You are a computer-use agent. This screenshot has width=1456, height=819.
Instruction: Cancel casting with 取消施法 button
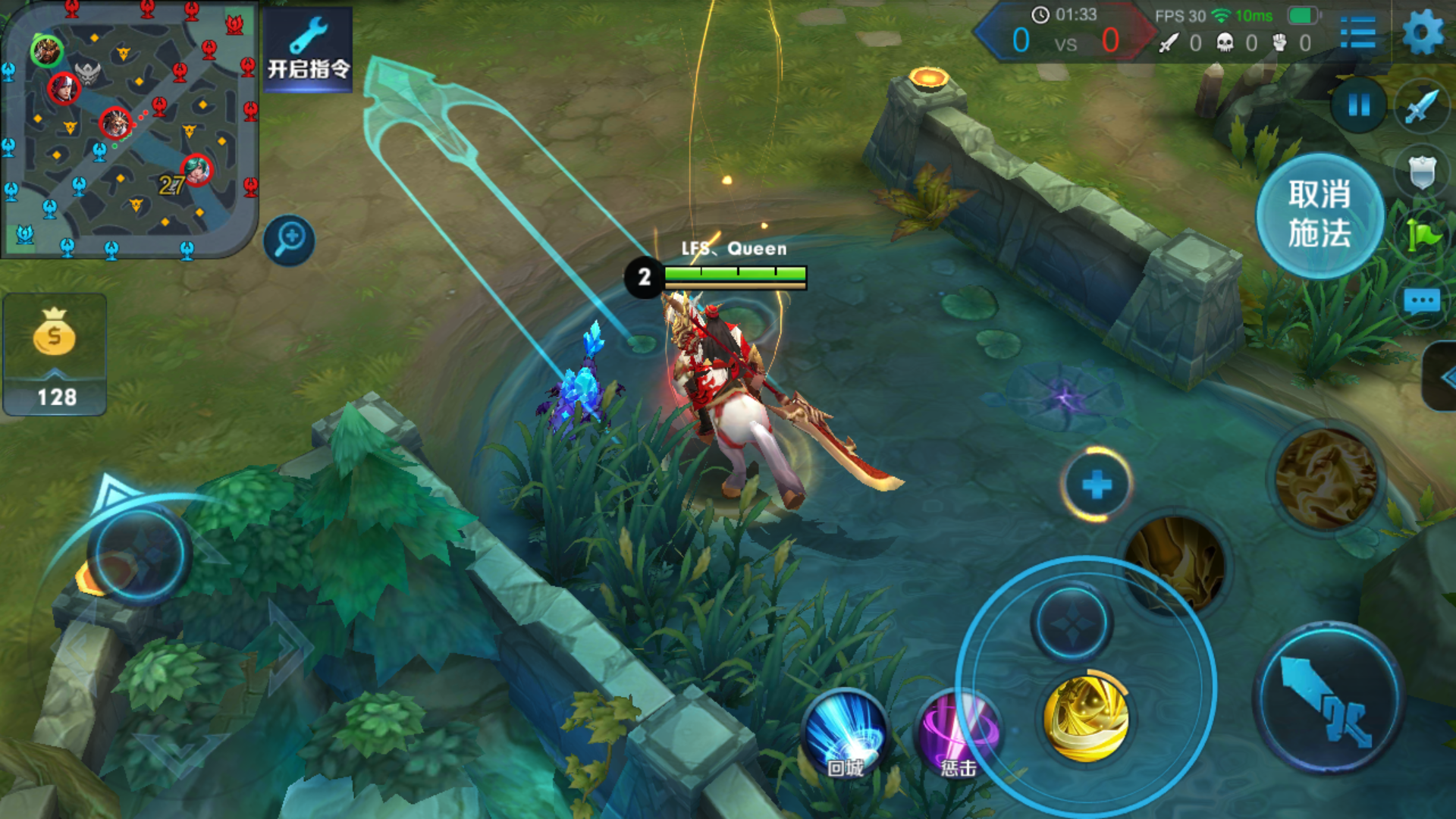(1319, 215)
